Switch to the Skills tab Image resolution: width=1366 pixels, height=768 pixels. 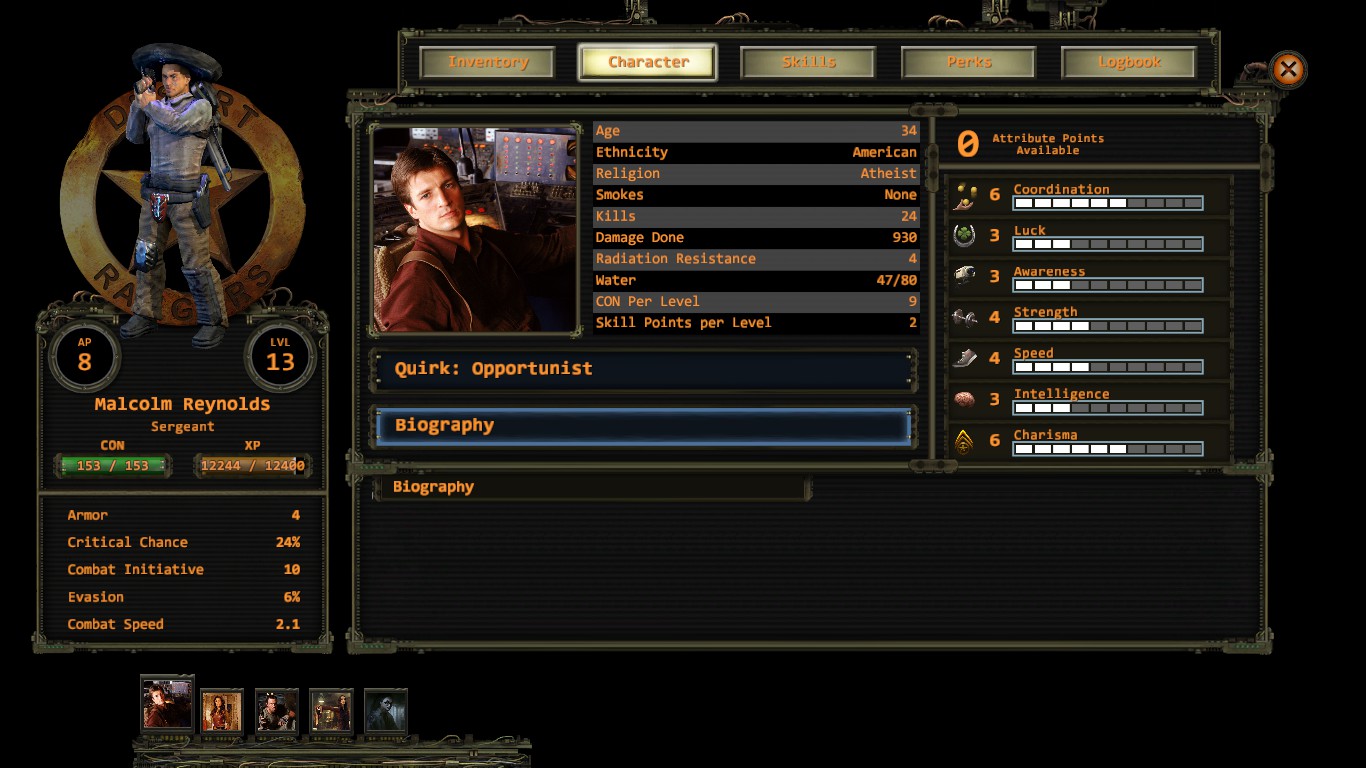click(x=808, y=62)
